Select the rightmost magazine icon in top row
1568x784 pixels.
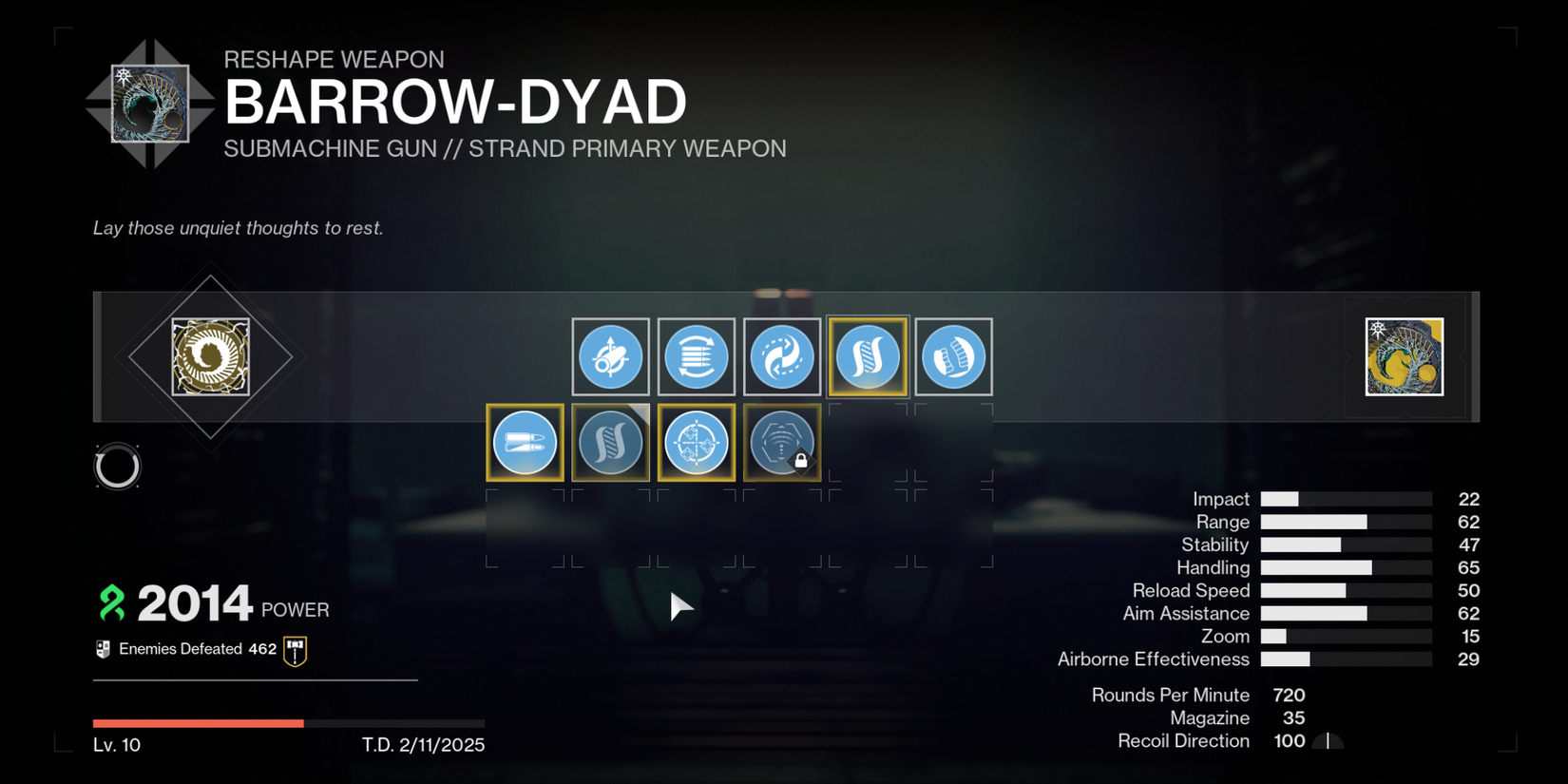[954, 356]
